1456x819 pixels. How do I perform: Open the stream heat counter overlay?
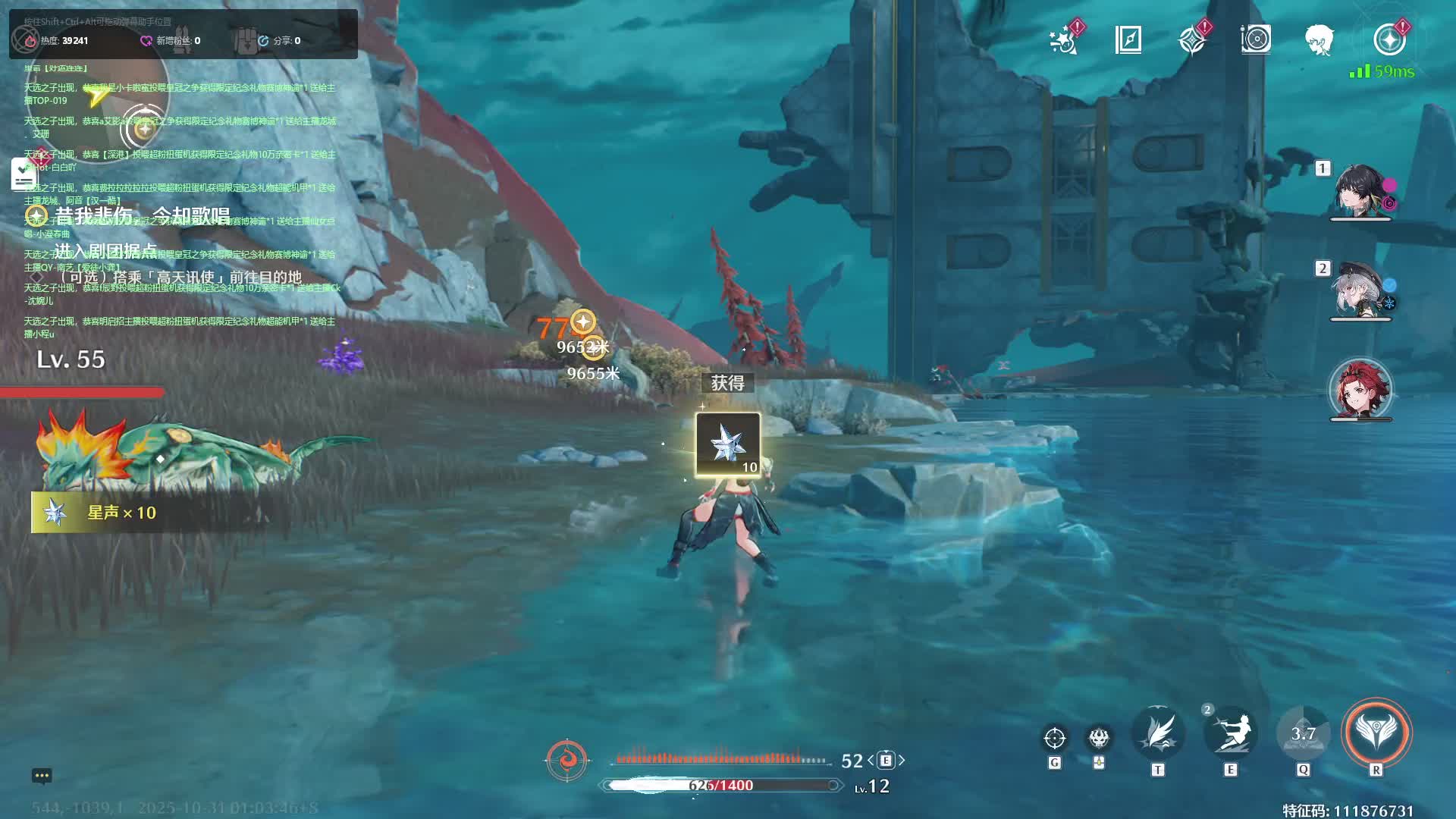point(64,41)
